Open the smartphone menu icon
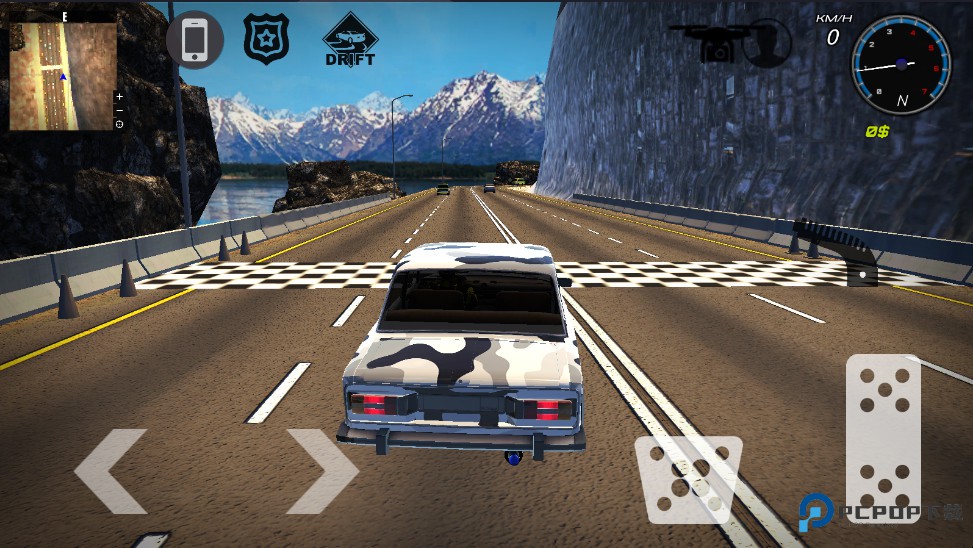 coord(195,40)
